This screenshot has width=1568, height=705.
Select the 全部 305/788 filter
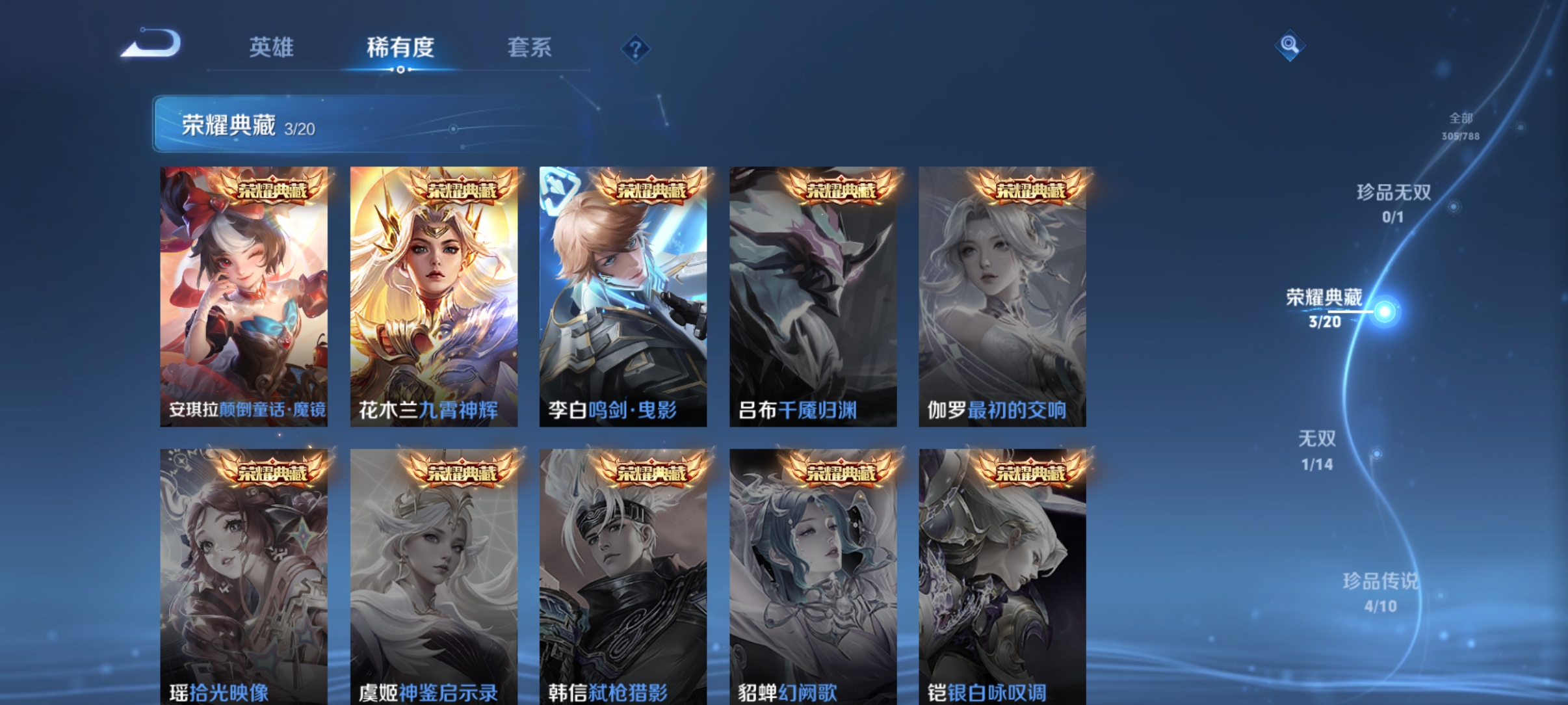(x=1459, y=127)
